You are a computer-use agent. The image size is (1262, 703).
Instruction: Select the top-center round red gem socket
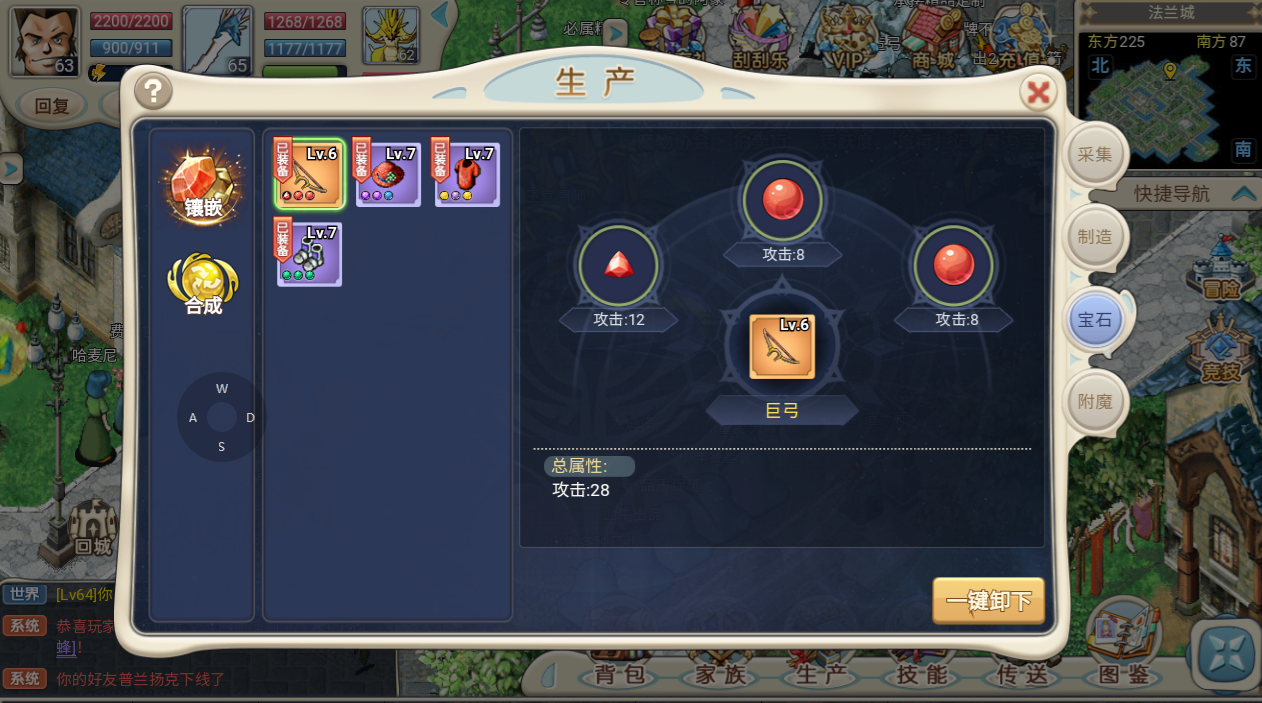[x=783, y=200]
